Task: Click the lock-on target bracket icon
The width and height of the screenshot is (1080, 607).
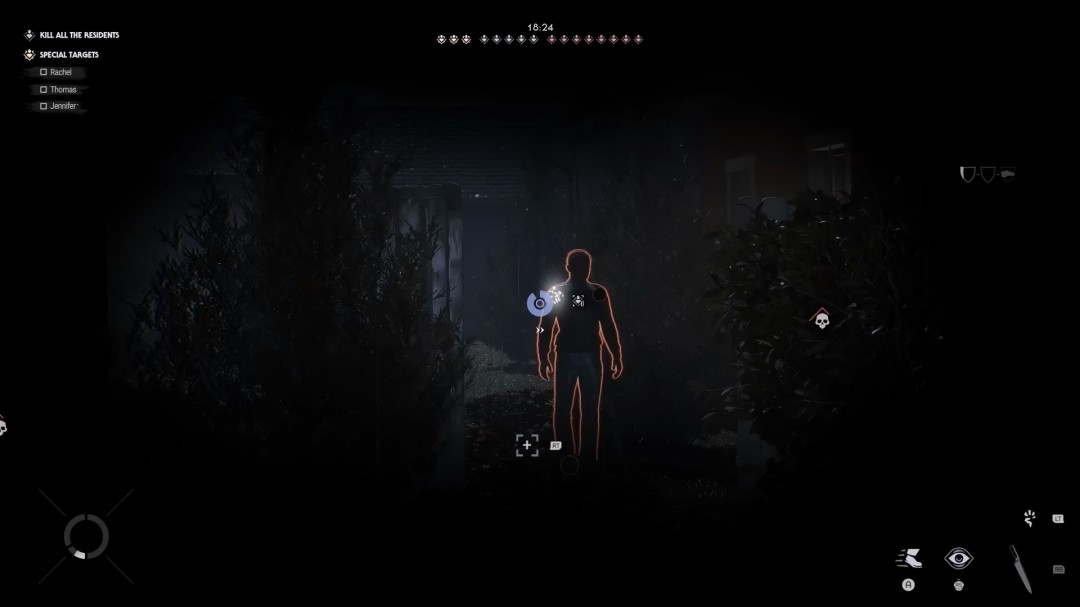Action: point(527,446)
